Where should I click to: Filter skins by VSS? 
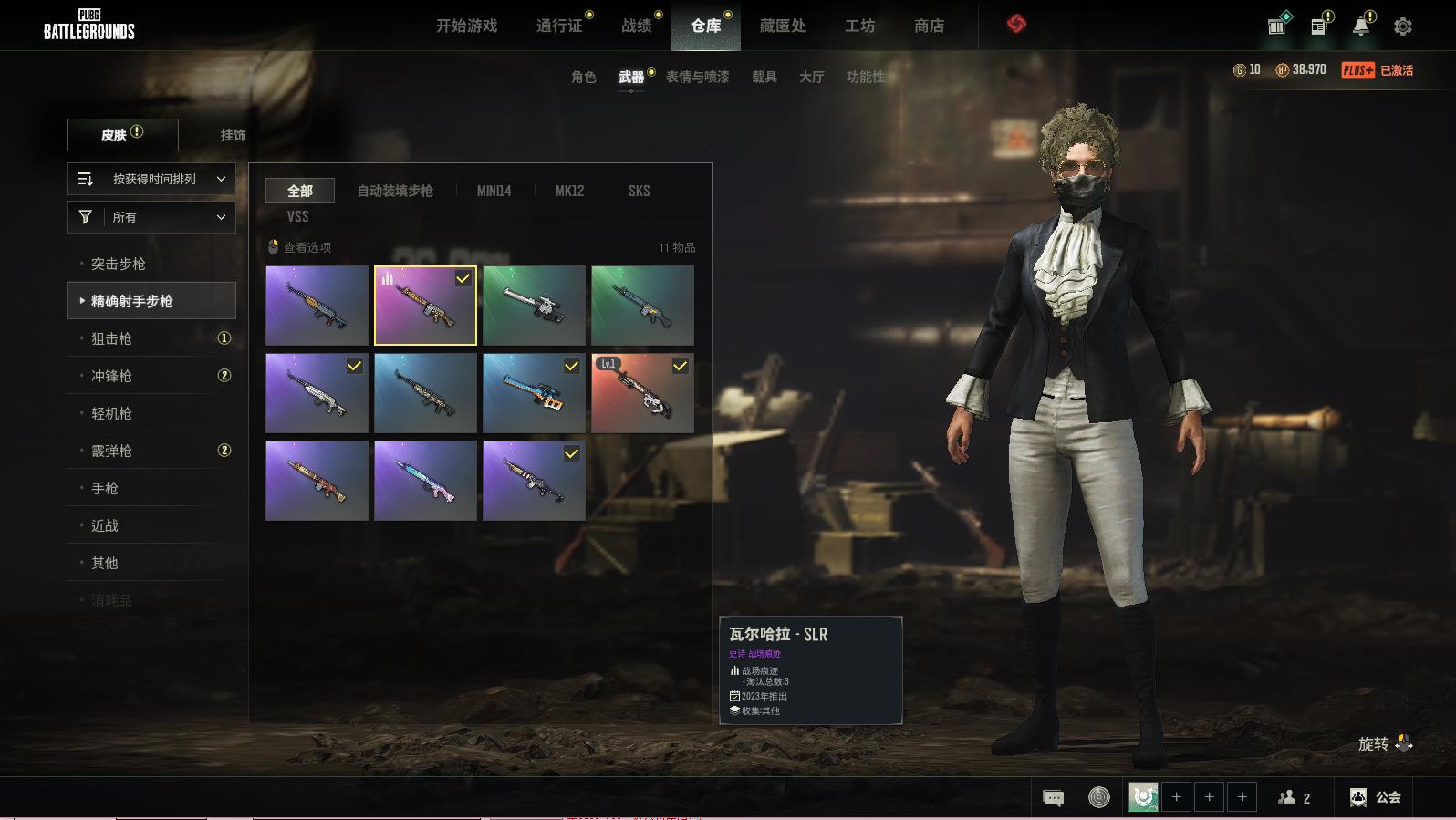pyautogui.click(x=297, y=216)
